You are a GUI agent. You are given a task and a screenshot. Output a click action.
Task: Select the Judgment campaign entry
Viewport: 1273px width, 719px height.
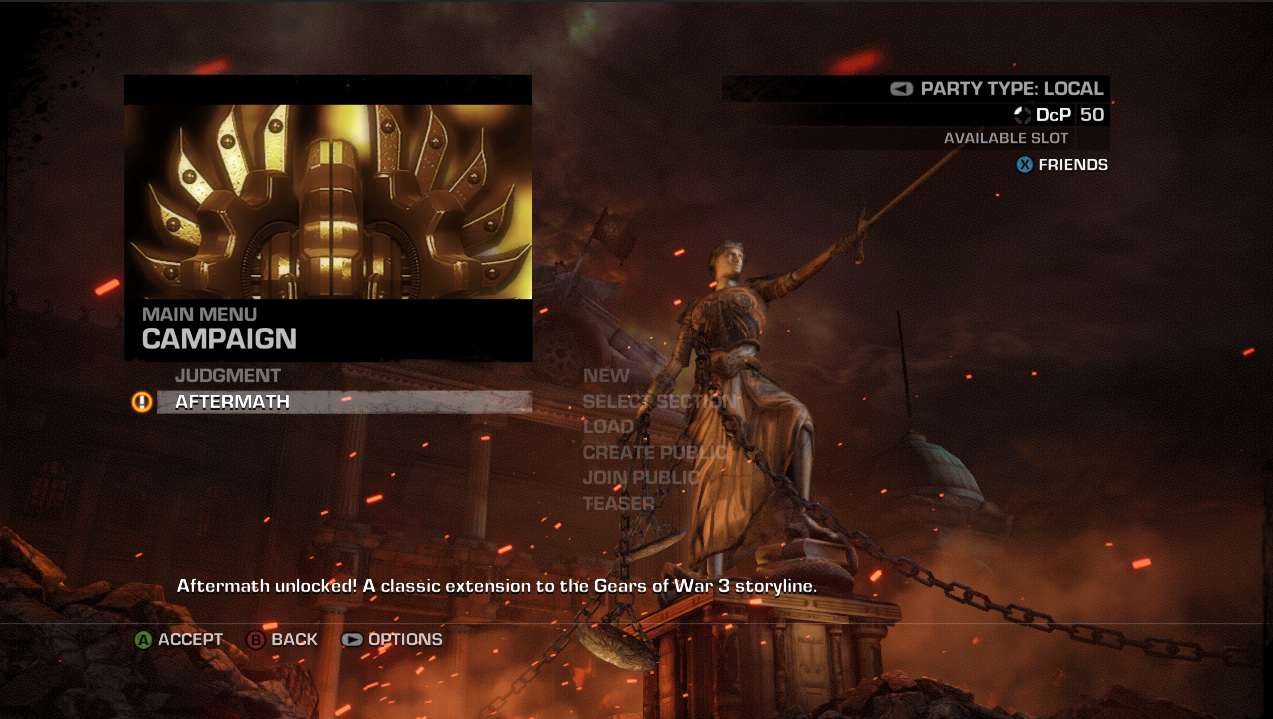tap(227, 376)
